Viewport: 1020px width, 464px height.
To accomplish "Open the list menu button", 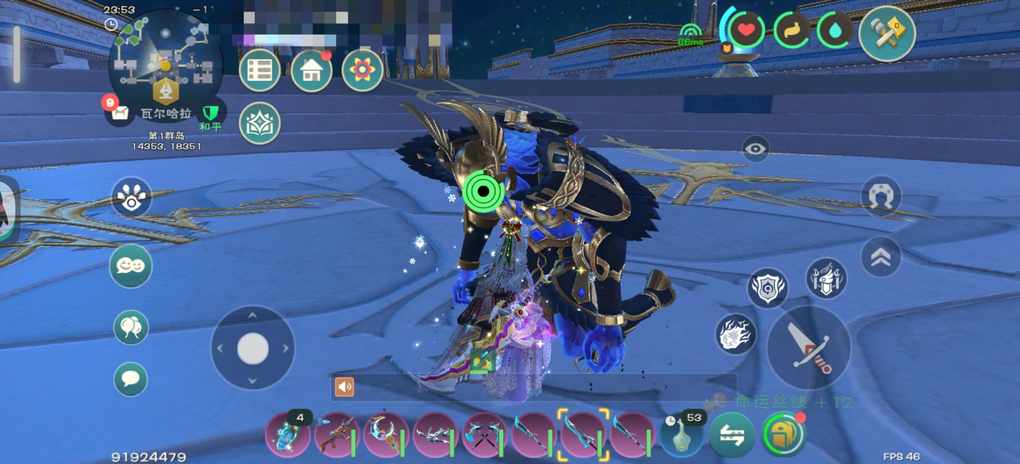I will tap(260, 70).
